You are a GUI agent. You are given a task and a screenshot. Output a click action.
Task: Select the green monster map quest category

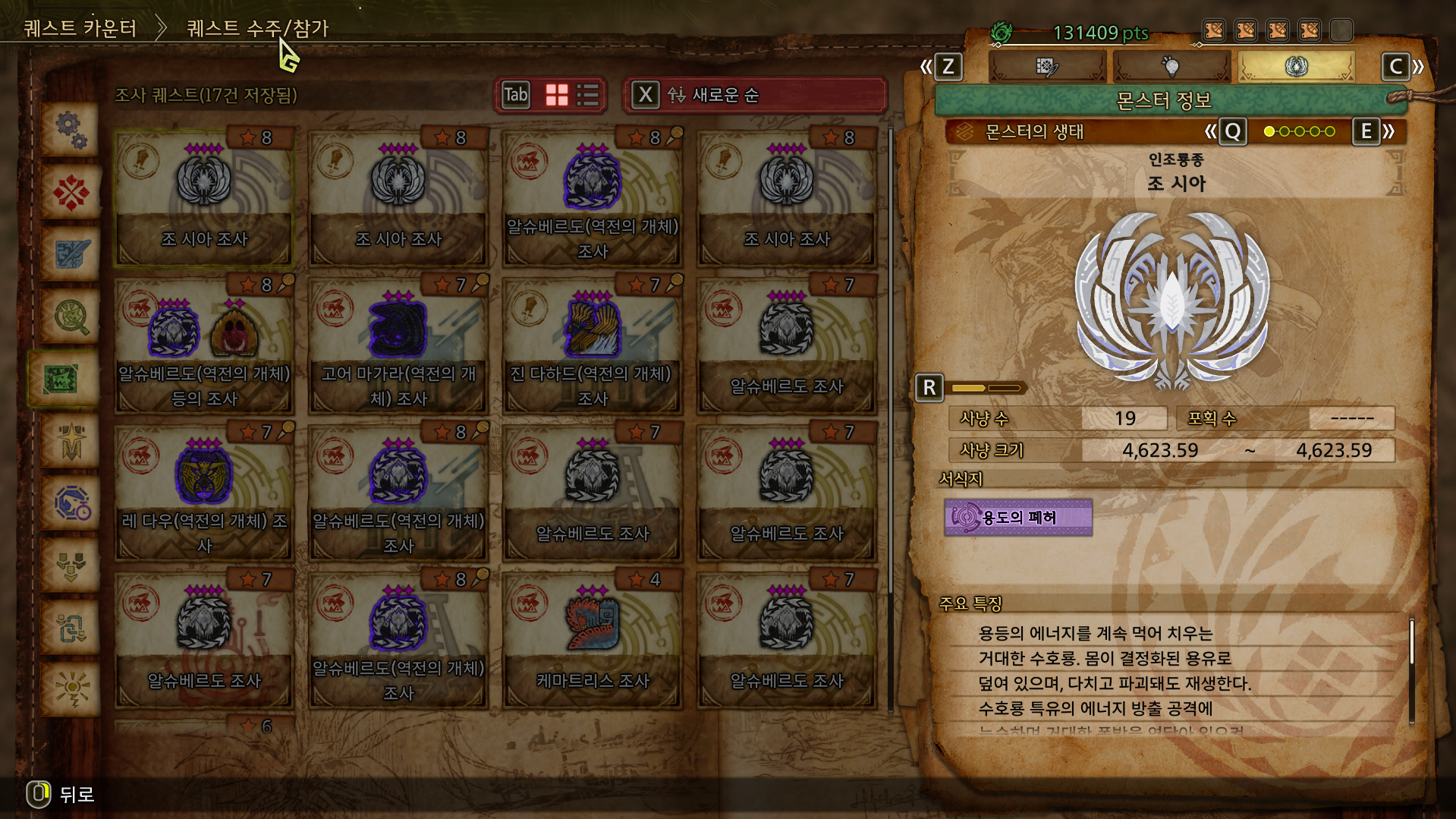pos(62,379)
